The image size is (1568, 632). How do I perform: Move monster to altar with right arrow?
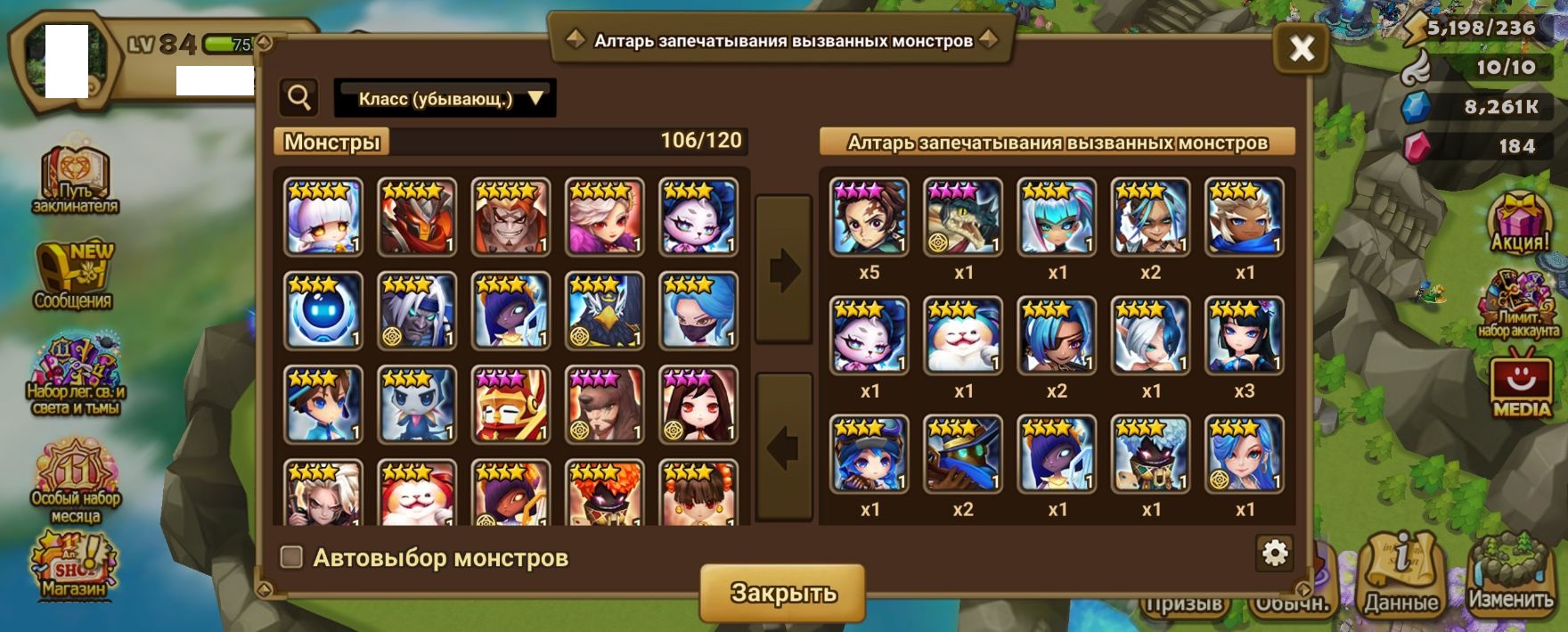click(x=783, y=270)
